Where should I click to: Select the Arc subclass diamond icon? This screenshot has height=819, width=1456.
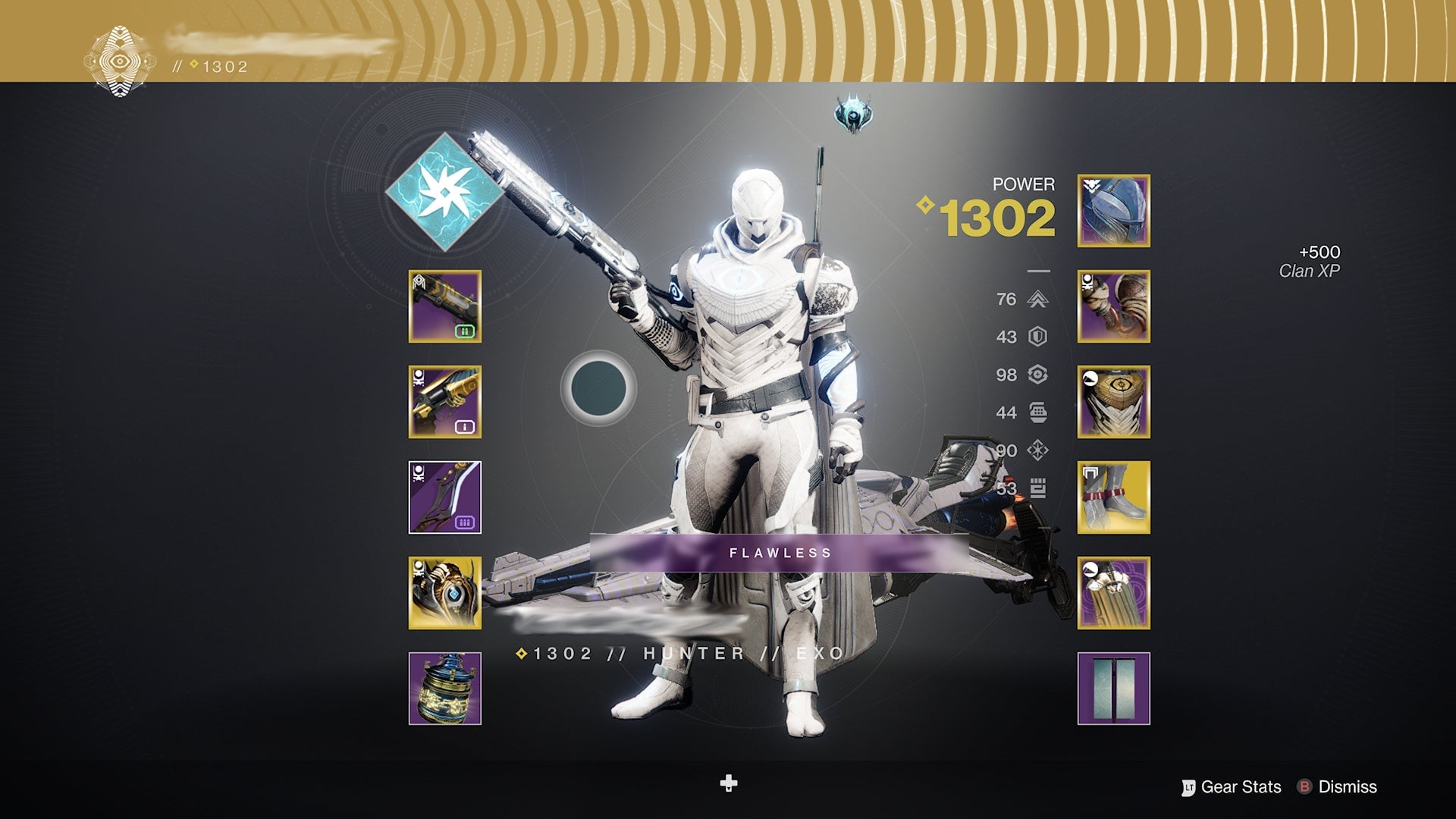pyautogui.click(x=444, y=192)
